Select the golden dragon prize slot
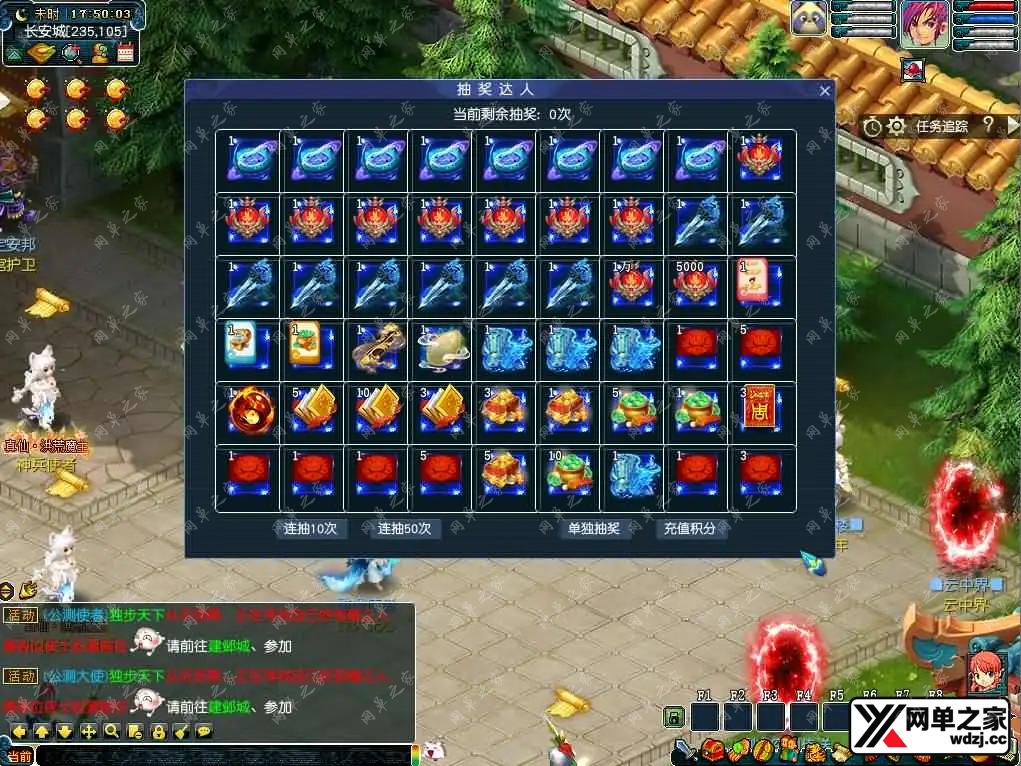This screenshot has width=1021, height=766. (x=375, y=345)
